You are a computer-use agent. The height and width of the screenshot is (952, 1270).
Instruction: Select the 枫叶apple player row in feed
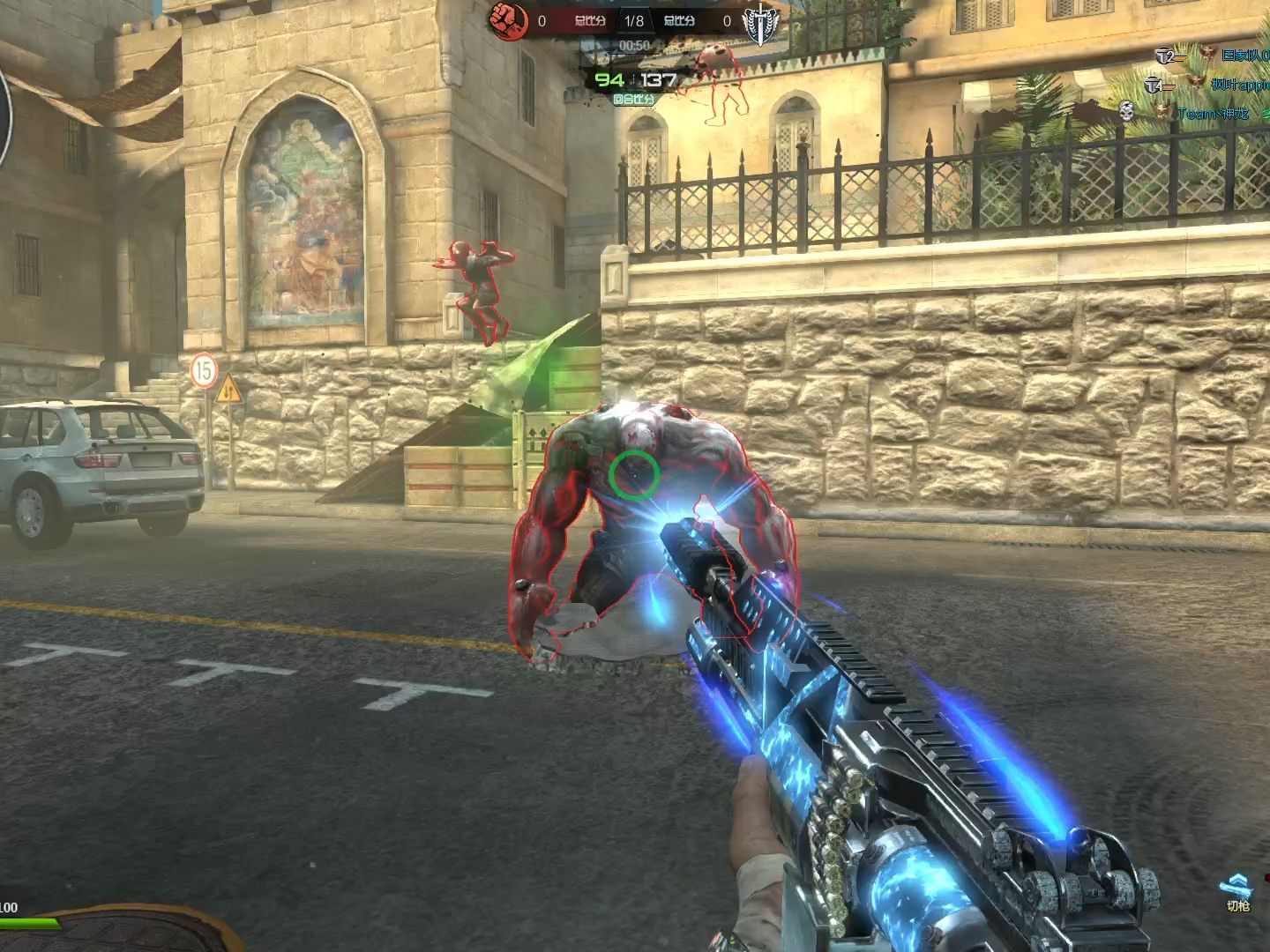click(1238, 85)
